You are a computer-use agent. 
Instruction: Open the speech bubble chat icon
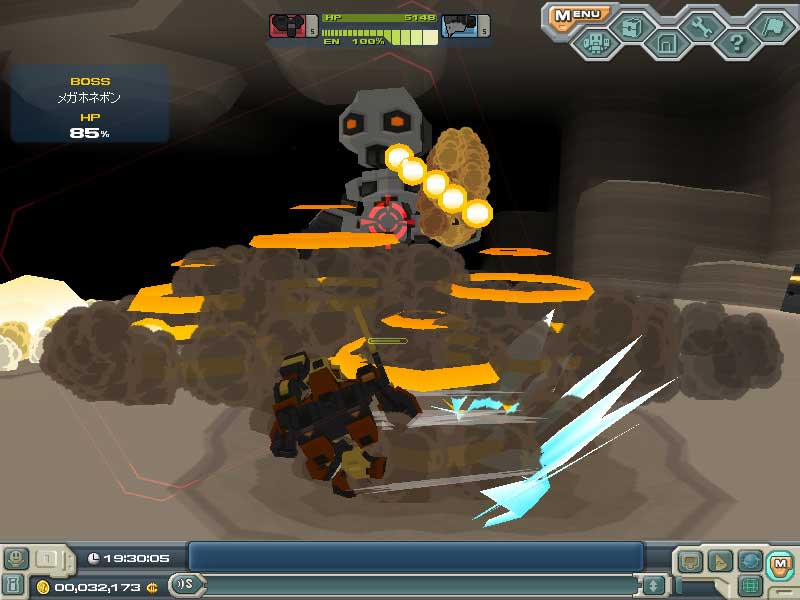point(690,562)
